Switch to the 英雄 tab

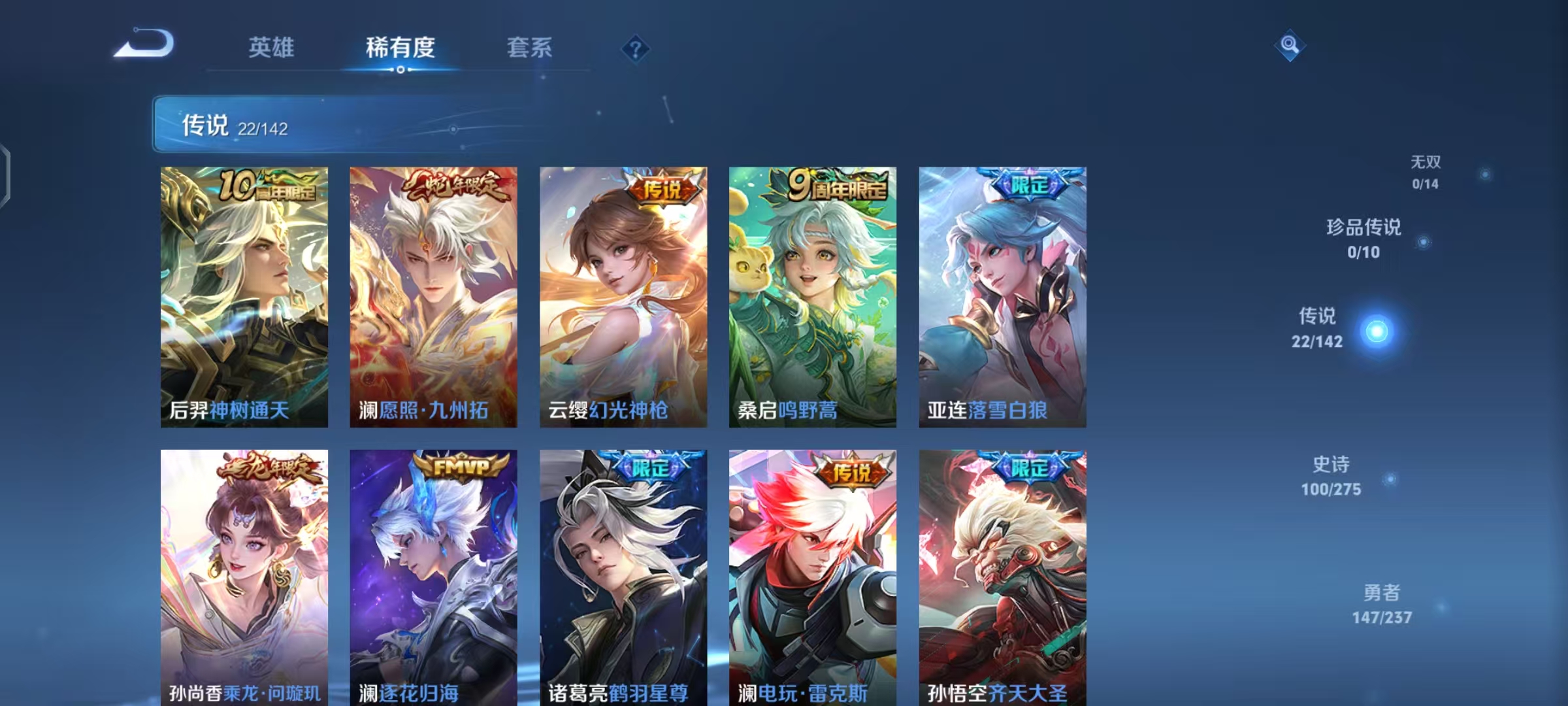coord(272,47)
